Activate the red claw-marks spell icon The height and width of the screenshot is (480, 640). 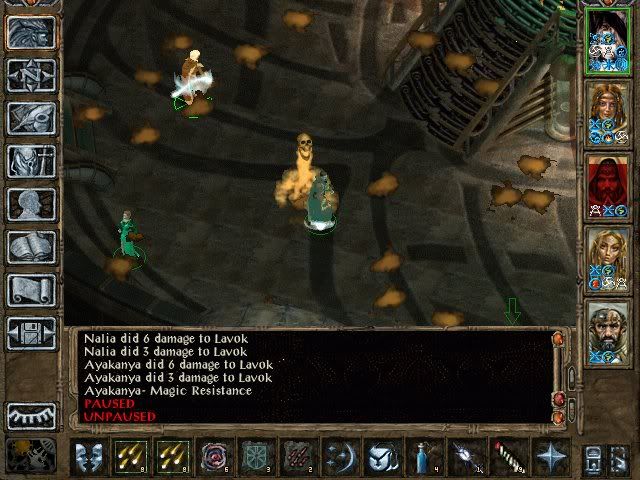[x=298, y=457]
